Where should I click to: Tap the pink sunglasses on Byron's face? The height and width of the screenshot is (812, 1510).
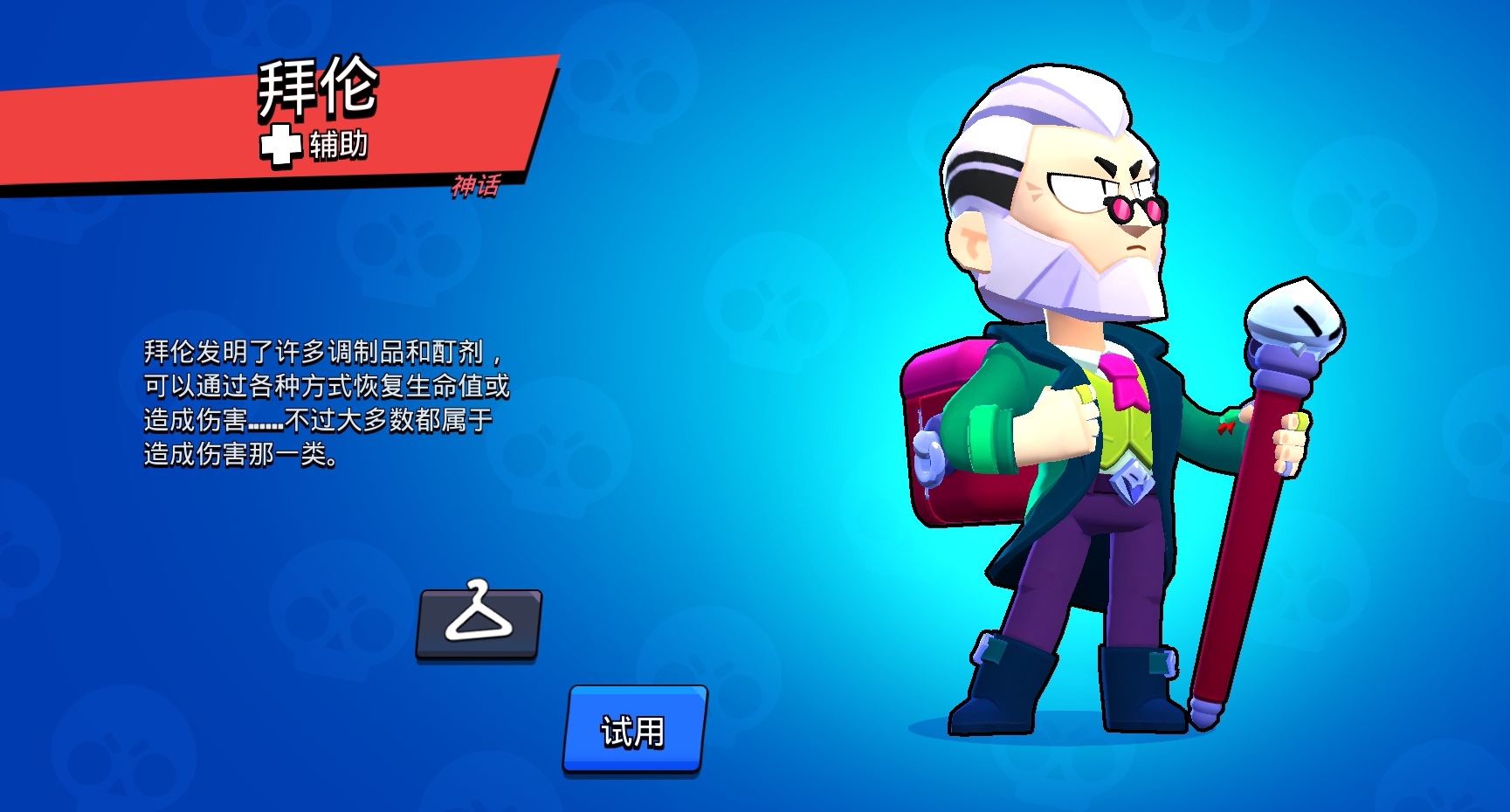click(1135, 210)
